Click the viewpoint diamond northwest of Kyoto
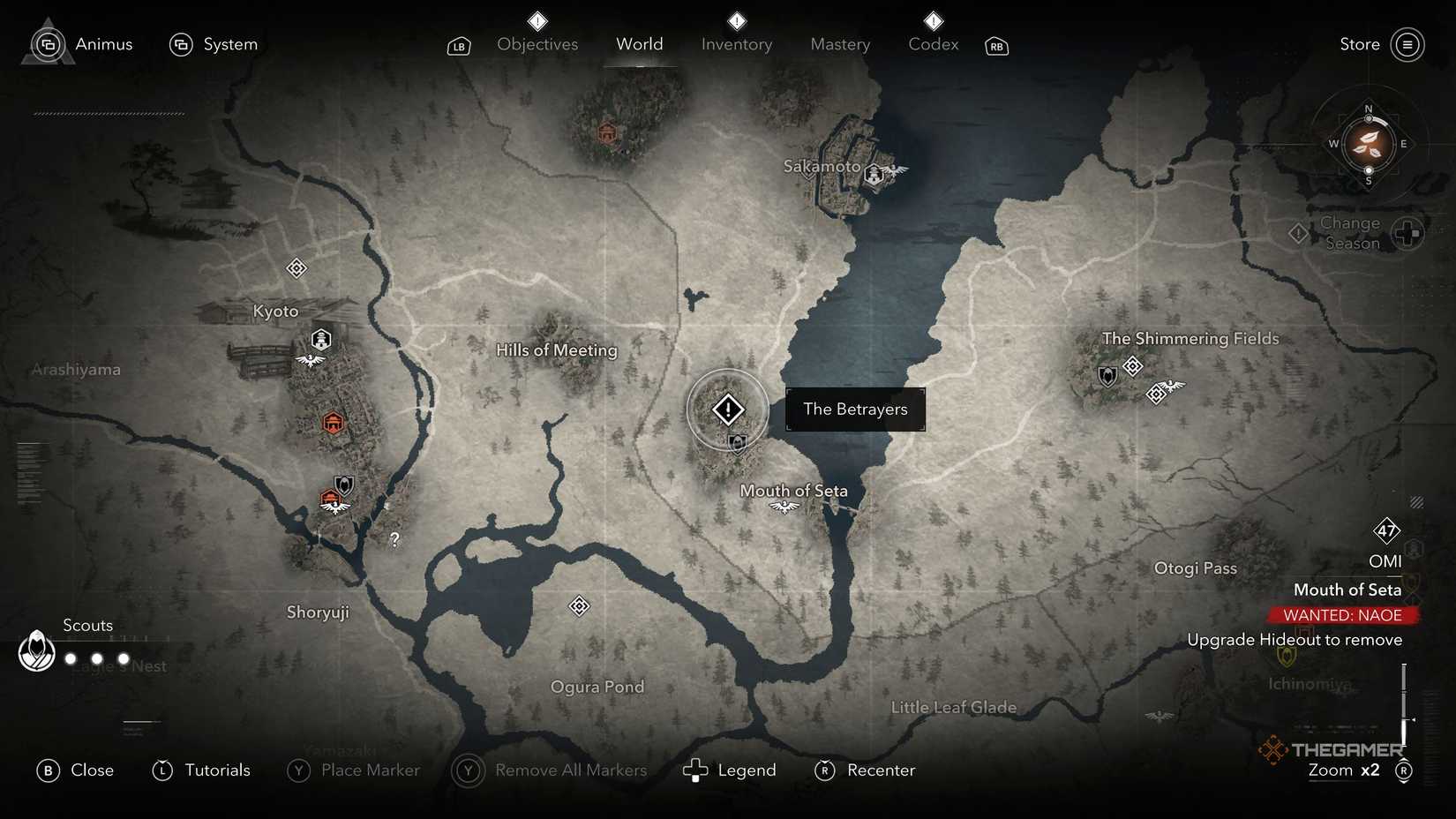The image size is (1456, 819). [296, 267]
